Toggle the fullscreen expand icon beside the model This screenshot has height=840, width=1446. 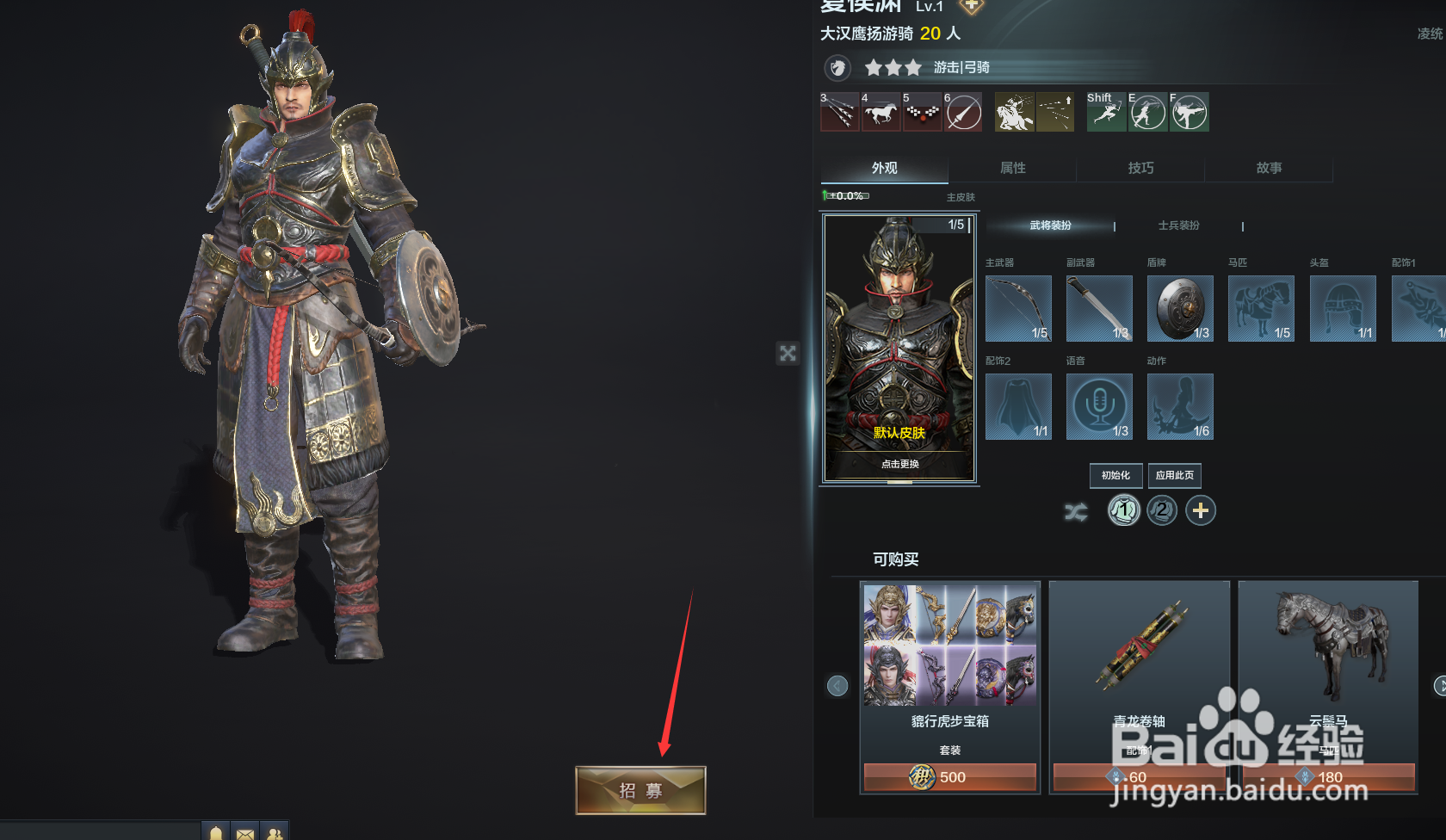788,353
